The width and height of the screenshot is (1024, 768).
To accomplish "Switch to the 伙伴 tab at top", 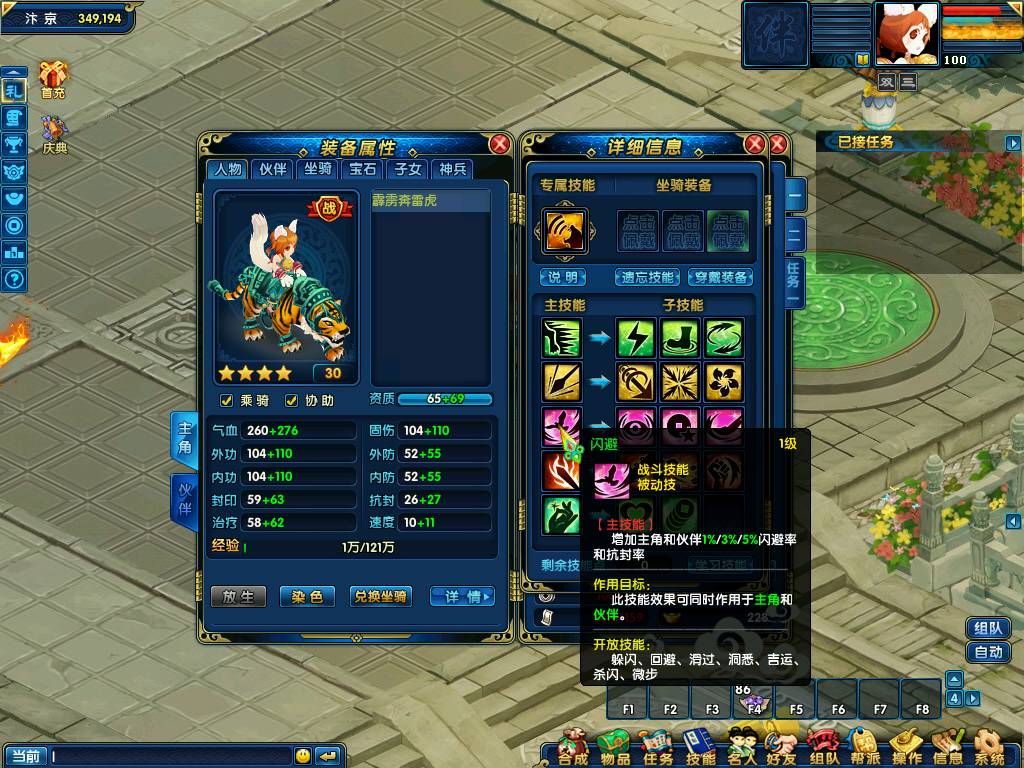I will [x=273, y=169].
